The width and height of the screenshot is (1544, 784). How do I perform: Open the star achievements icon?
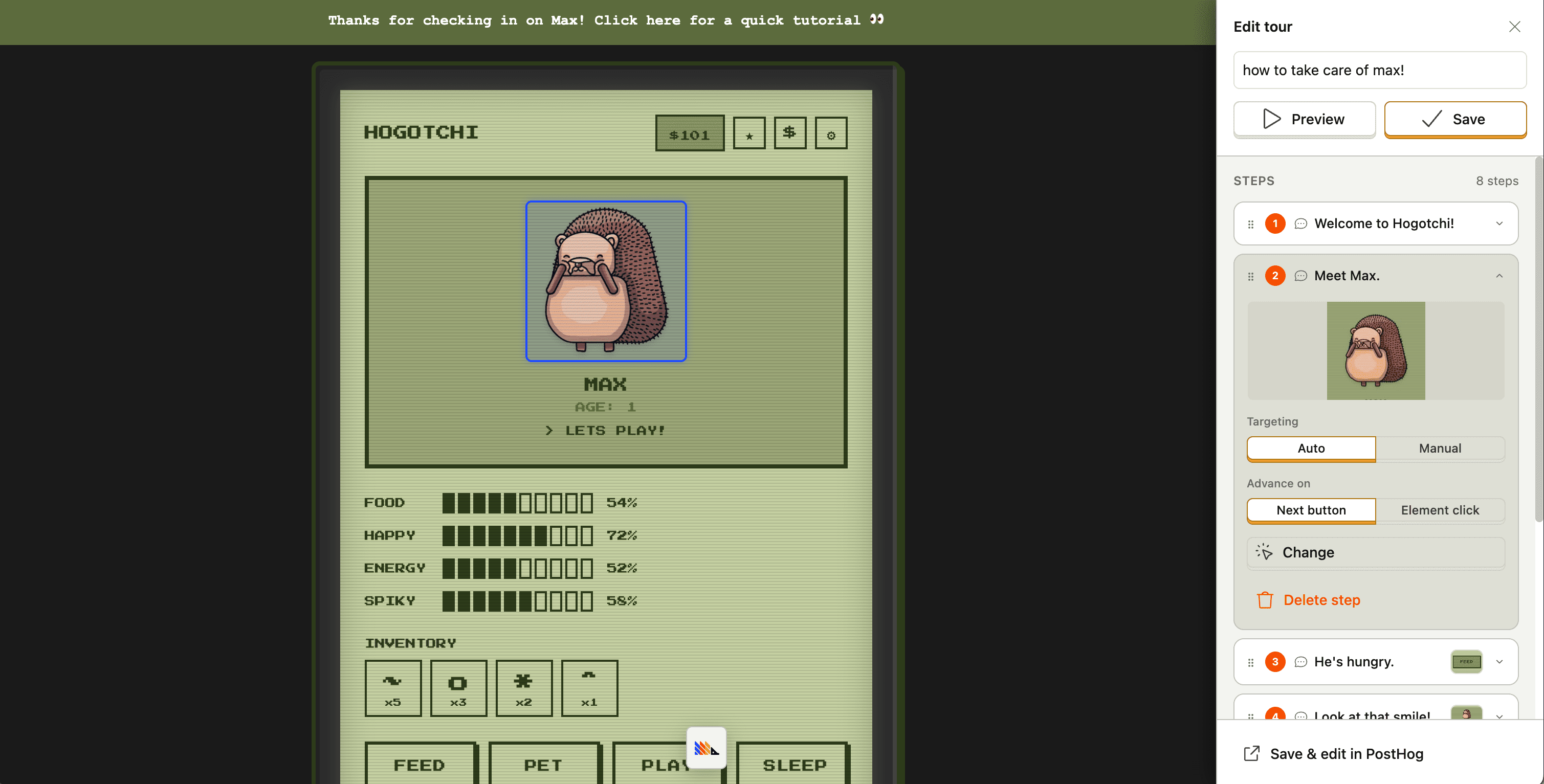[748, 132]
